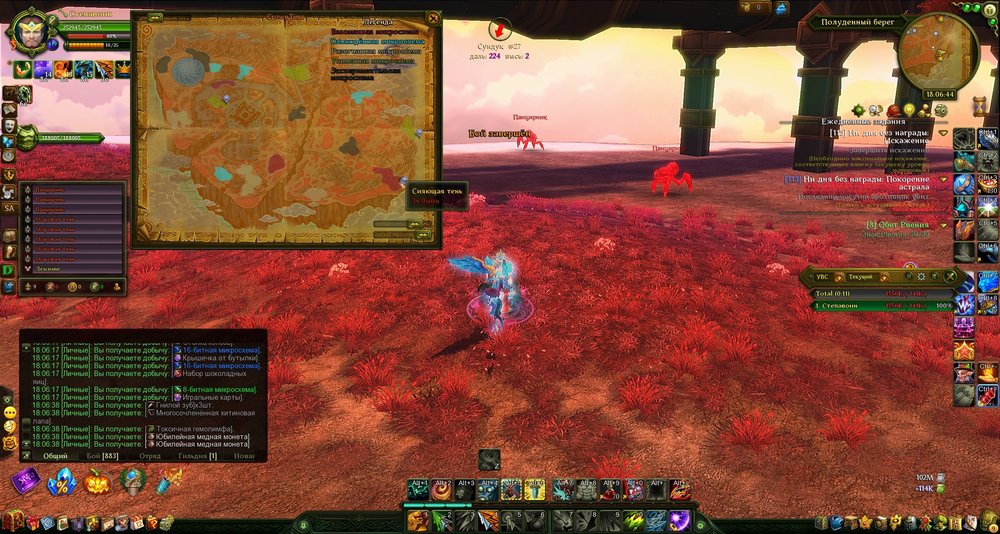Click the green D button on the left sidebar
The image size is (1000, 534).
coord(9,269)
